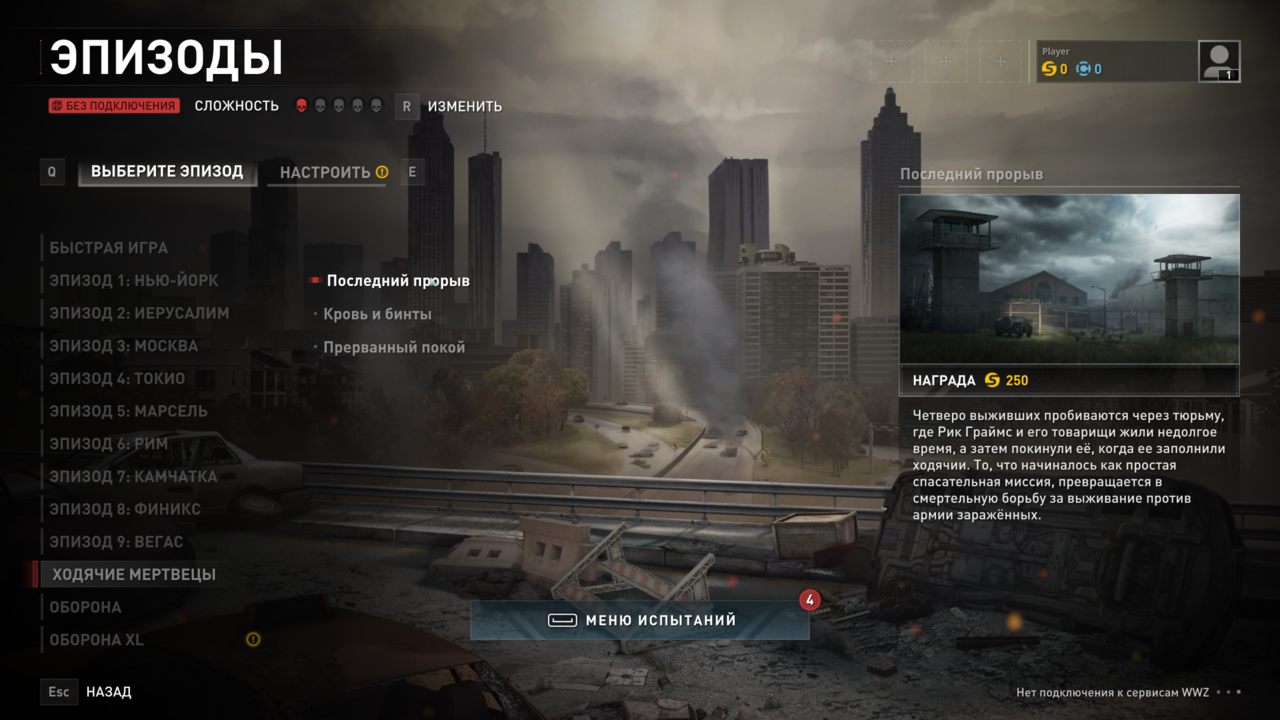
Task: Click the keyboard icon on МЕНЮ ИСПЫТАНИЙ
Action: click(x=561, y=619)
